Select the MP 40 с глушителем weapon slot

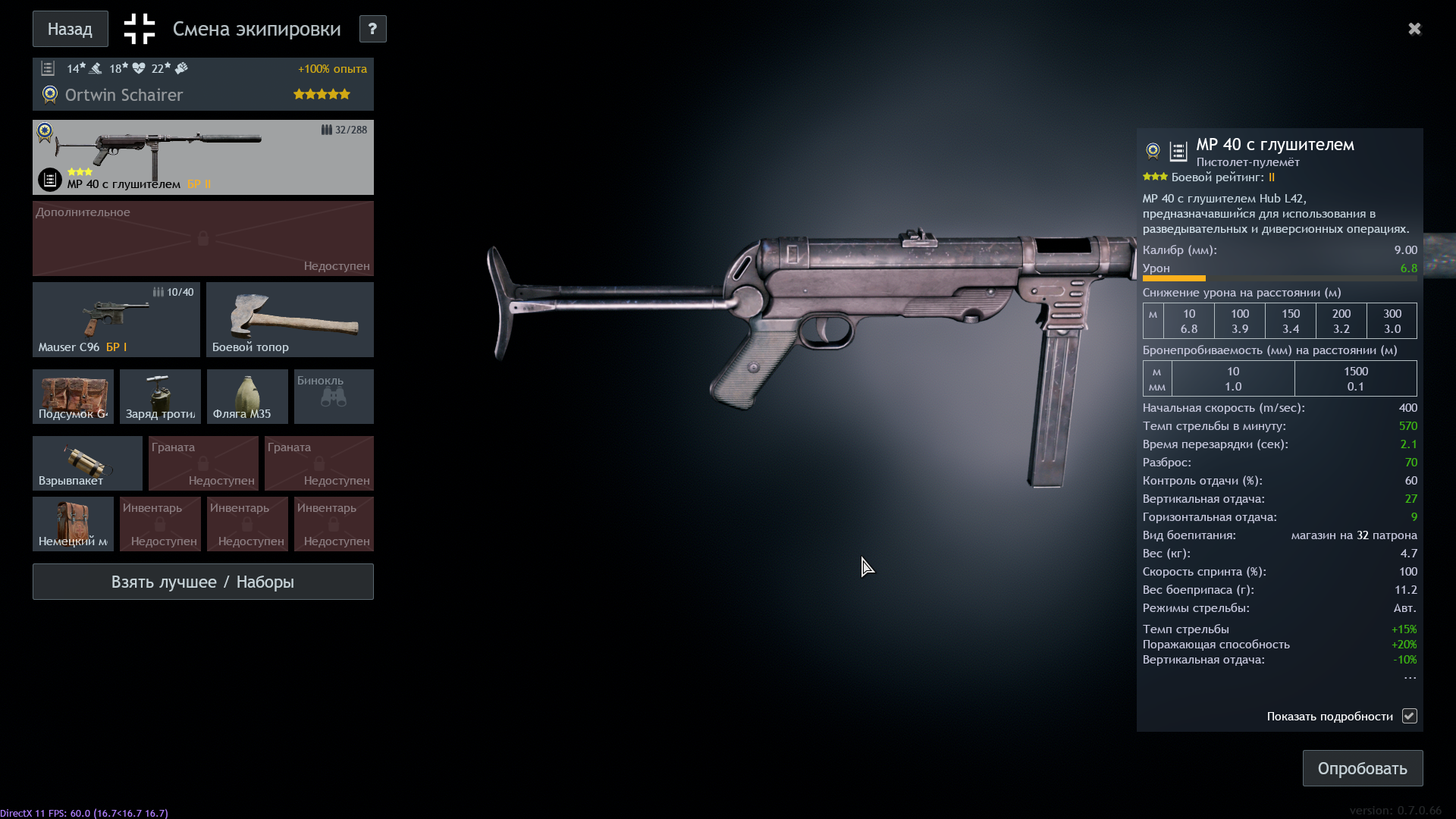202,157
